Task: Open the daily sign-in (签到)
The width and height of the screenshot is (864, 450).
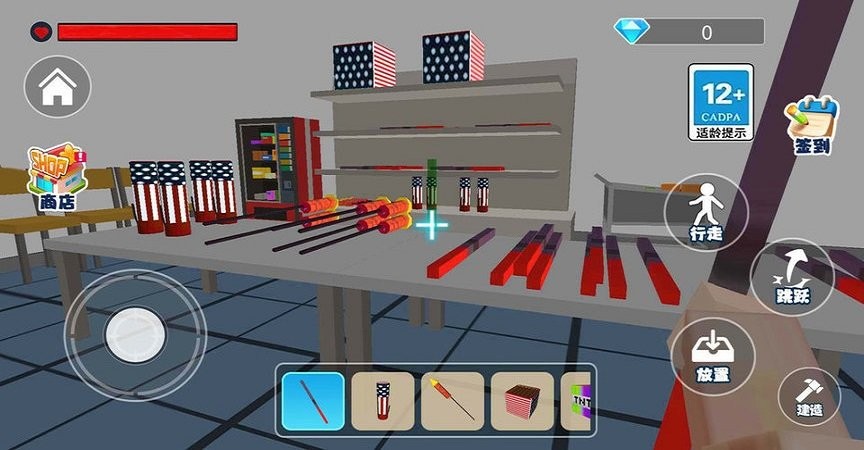Action: click(812, 125)
